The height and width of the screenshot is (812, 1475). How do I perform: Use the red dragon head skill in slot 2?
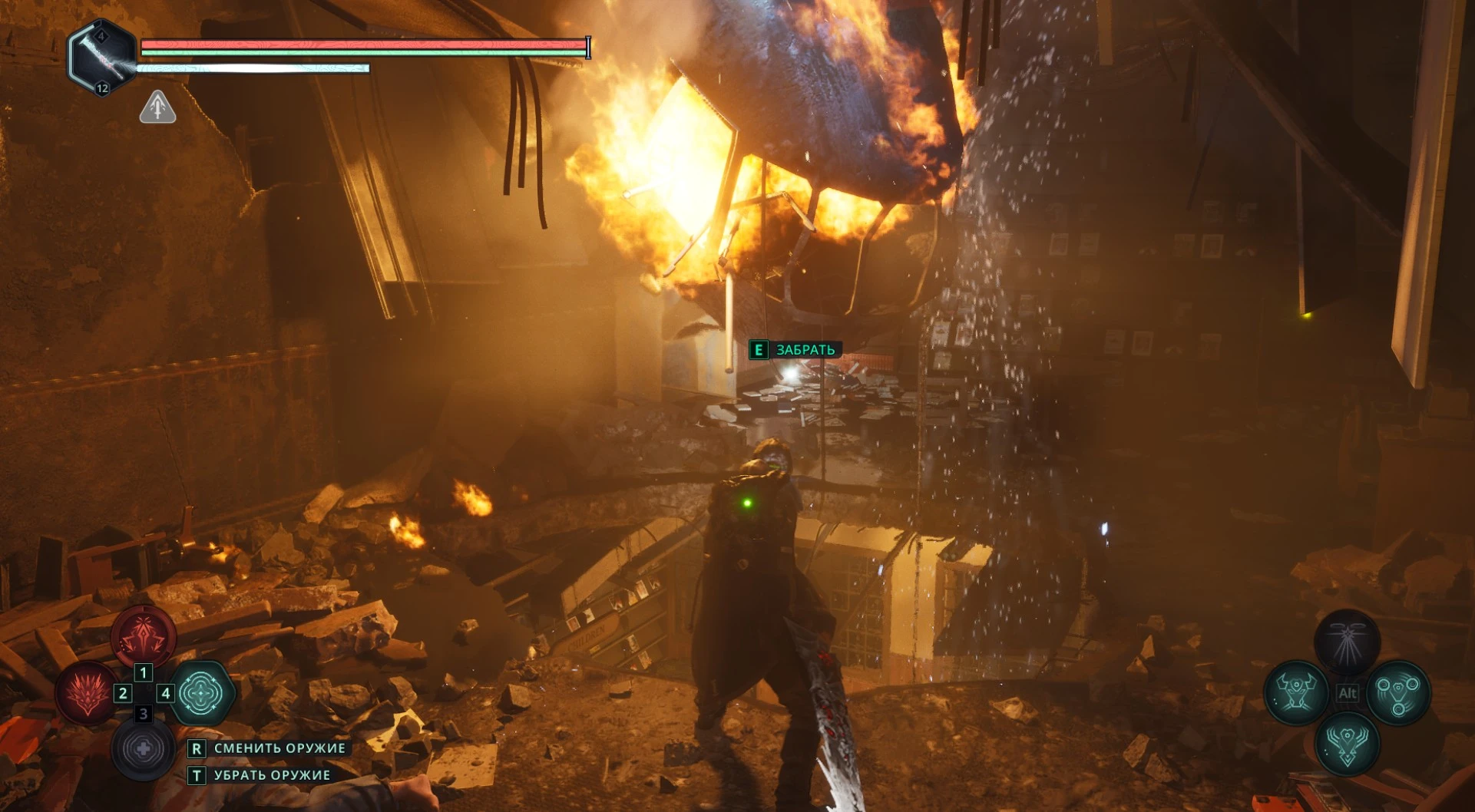(x=88, y=693)
